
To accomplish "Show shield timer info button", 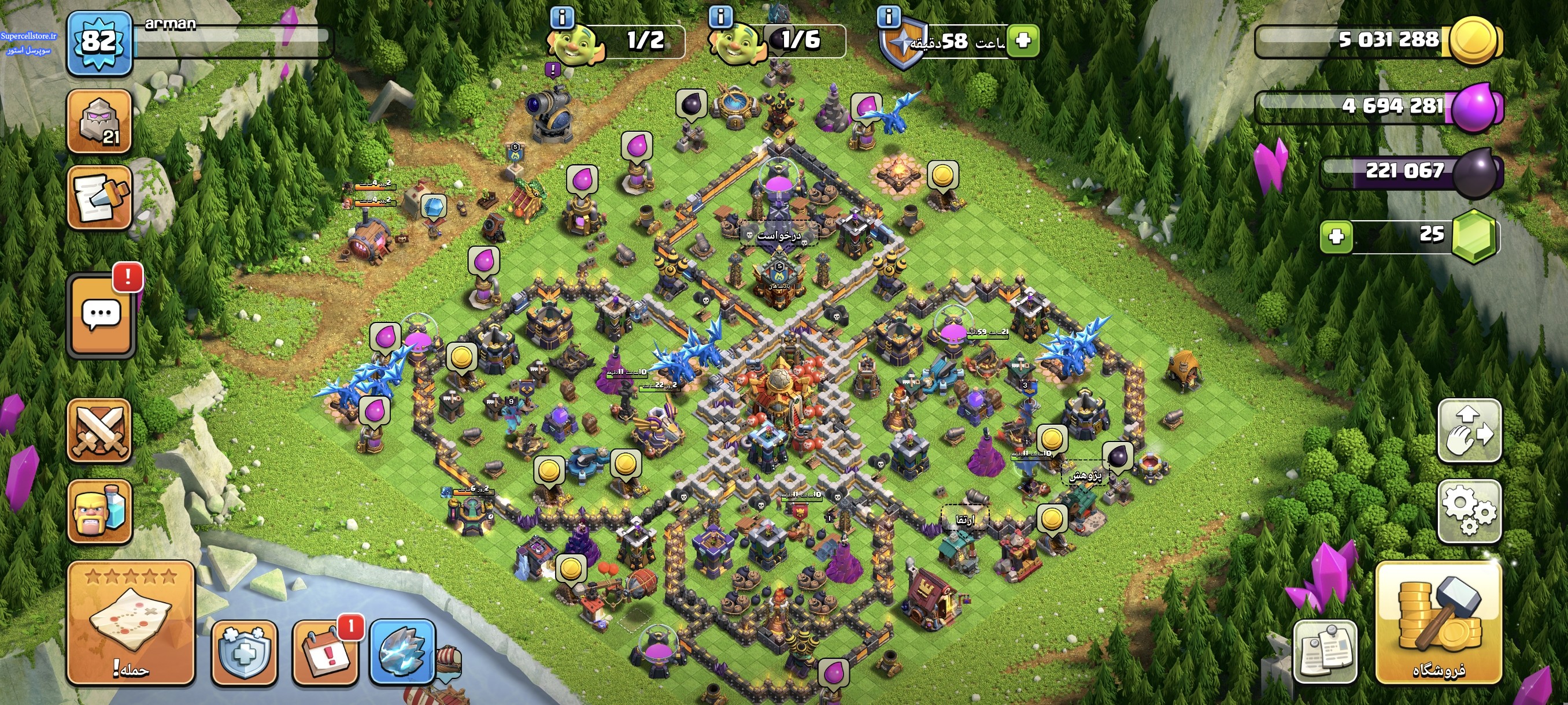I will click(x=889, y=16).
